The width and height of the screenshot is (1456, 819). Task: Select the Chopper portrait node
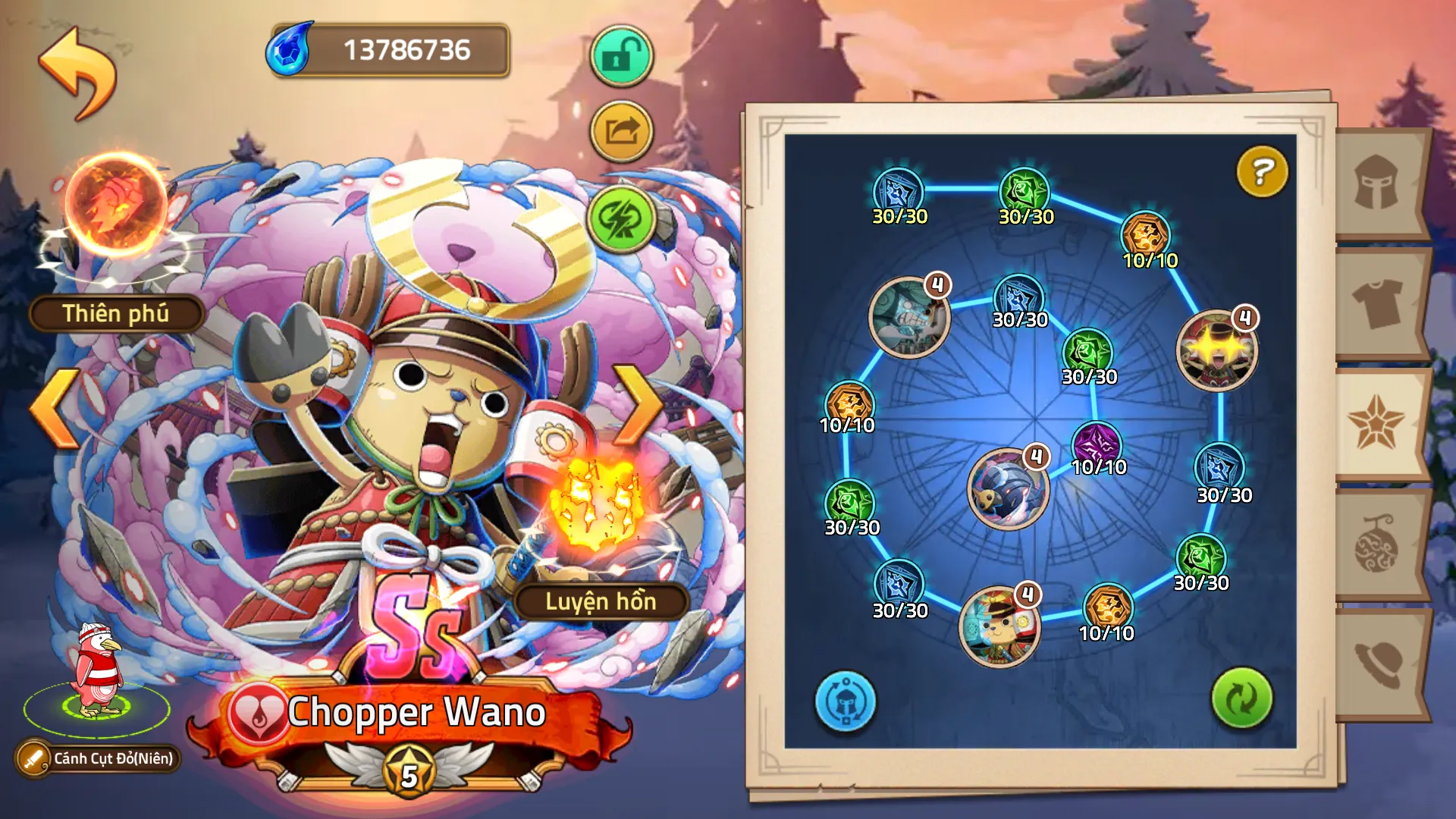pos(999,627)
